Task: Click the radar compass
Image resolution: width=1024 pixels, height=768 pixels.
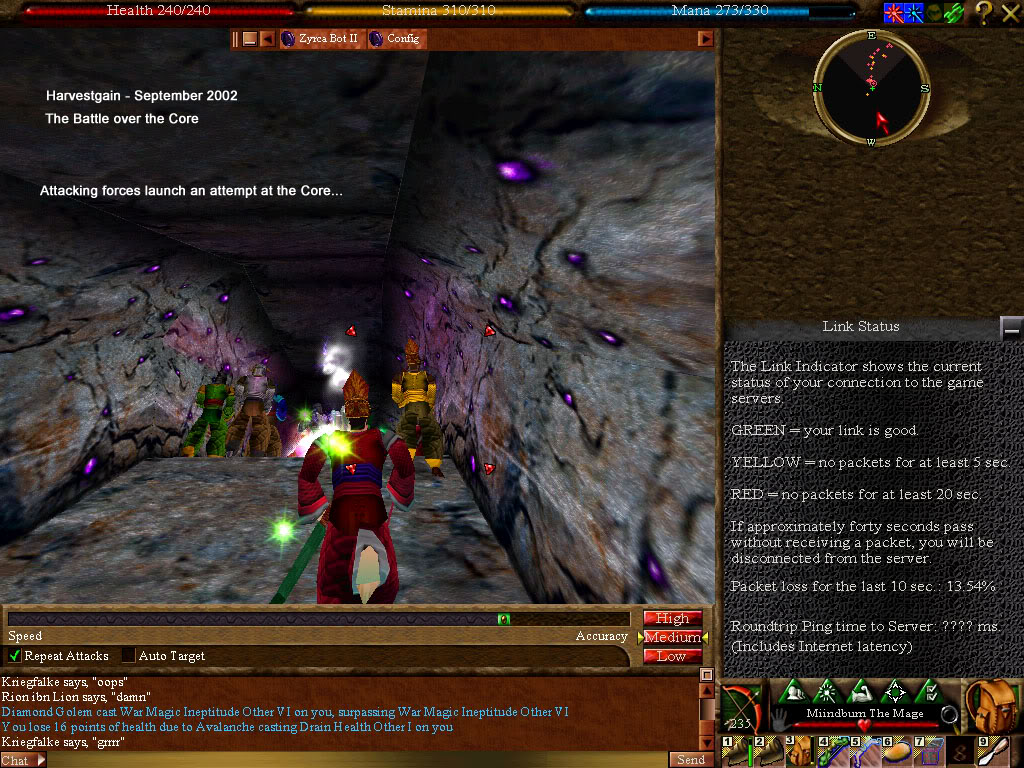Action: (871, 88)
